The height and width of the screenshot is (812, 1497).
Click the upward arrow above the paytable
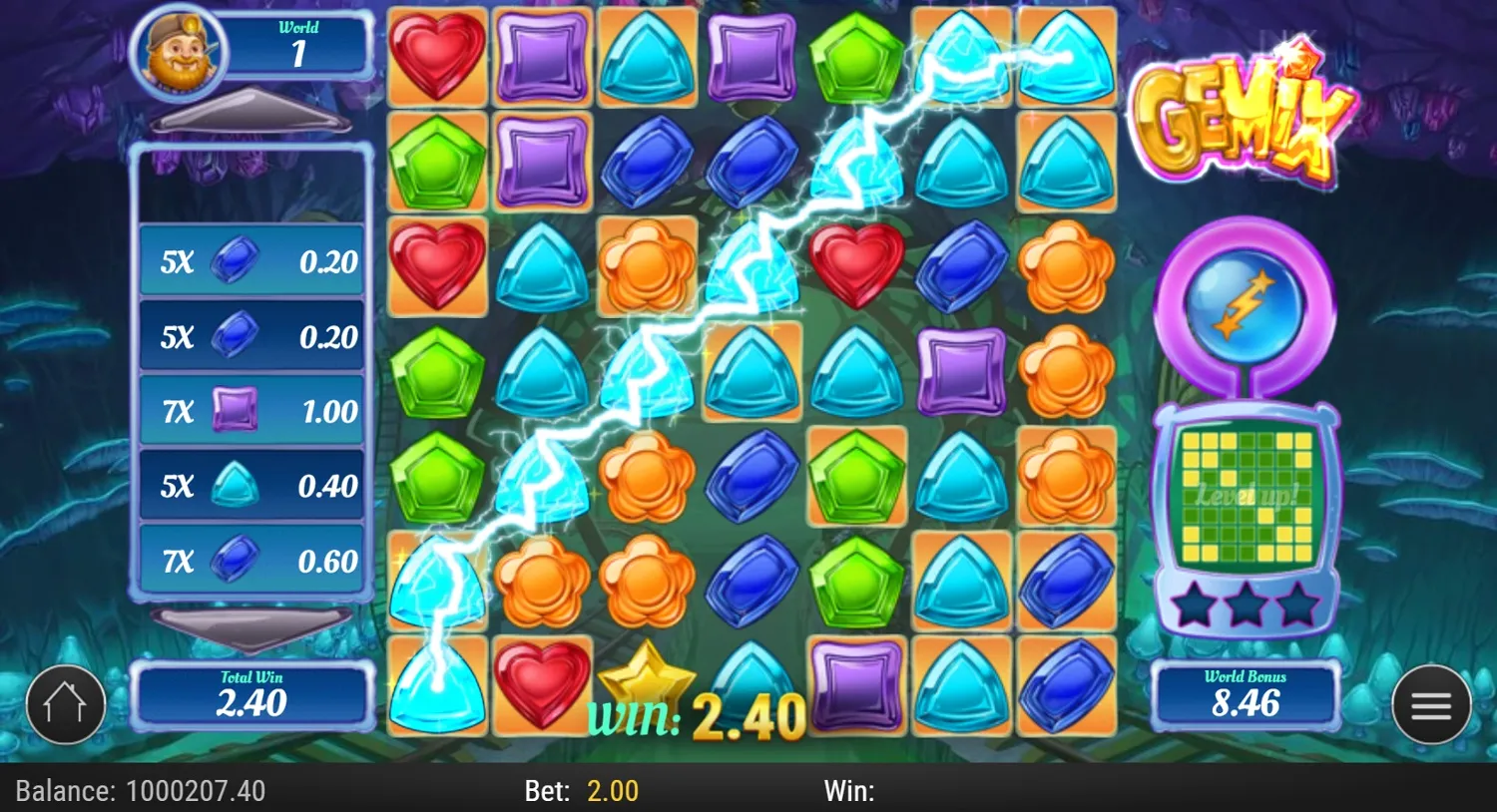[x=249, y=110]
